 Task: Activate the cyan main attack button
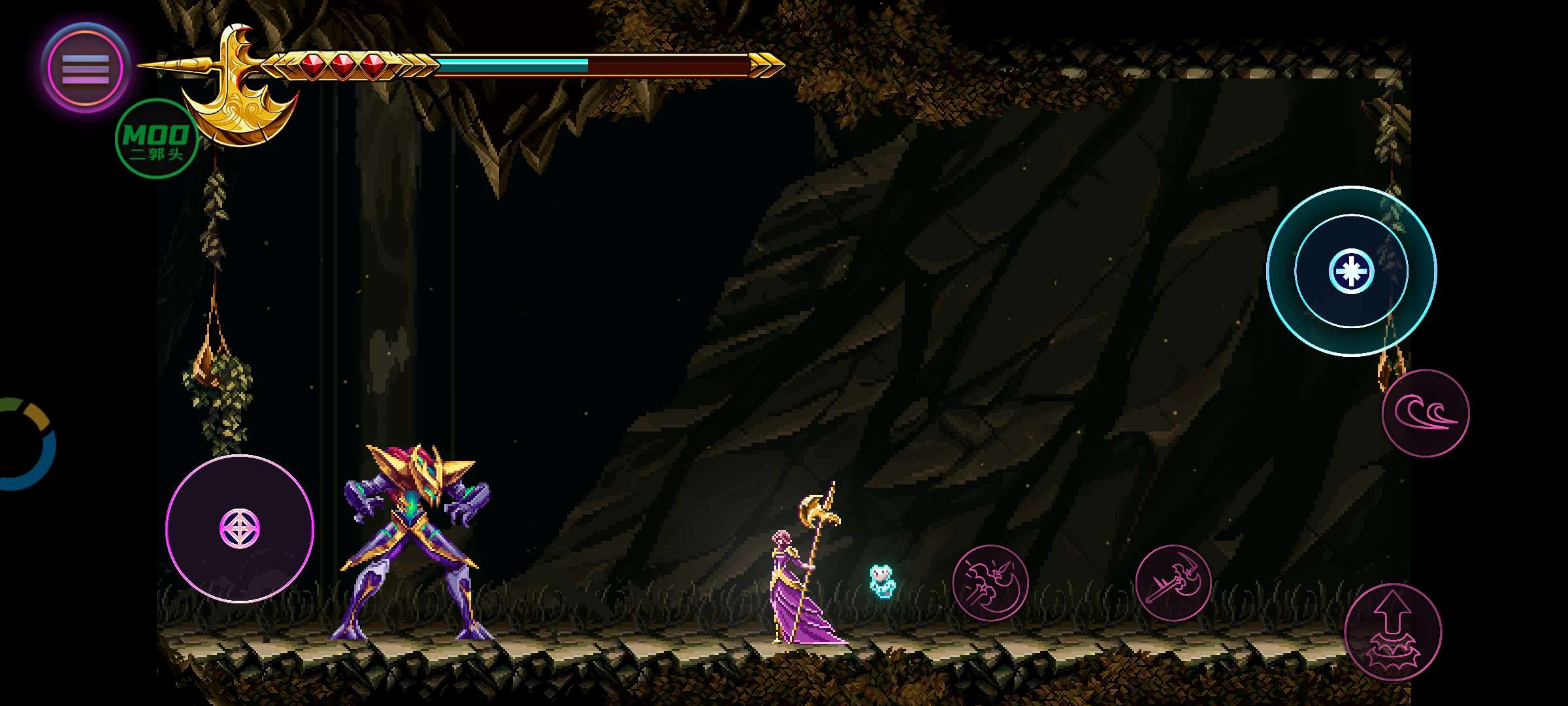pos(1351,271)
